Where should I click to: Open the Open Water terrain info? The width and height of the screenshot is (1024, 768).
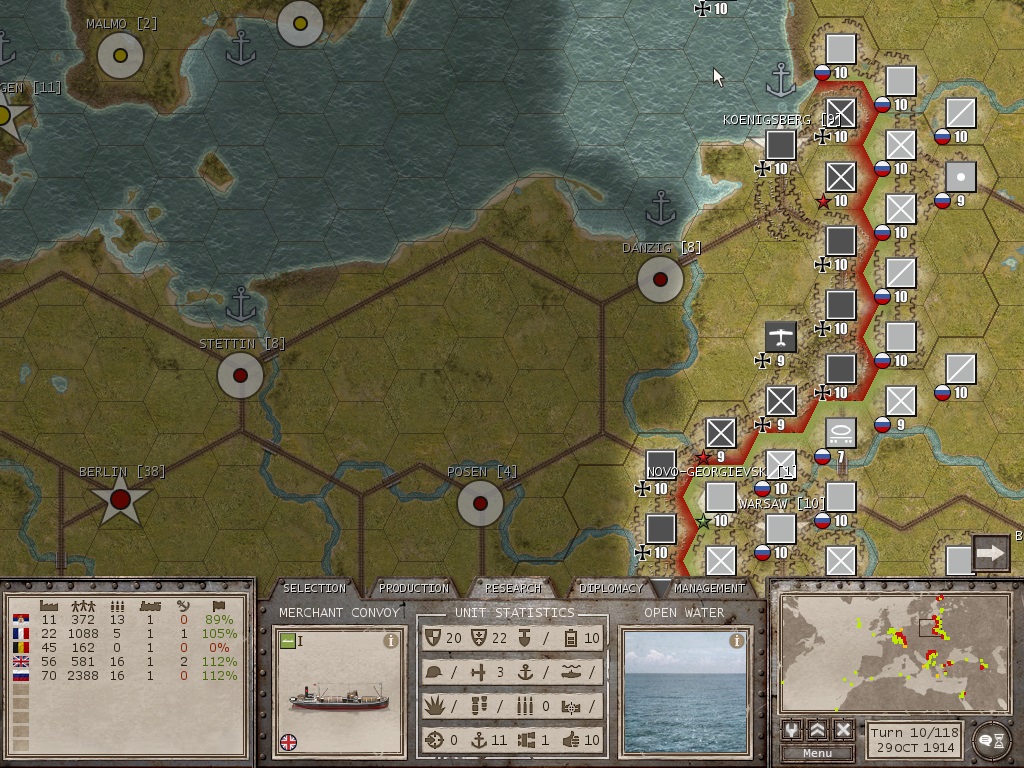click(736, 641)
